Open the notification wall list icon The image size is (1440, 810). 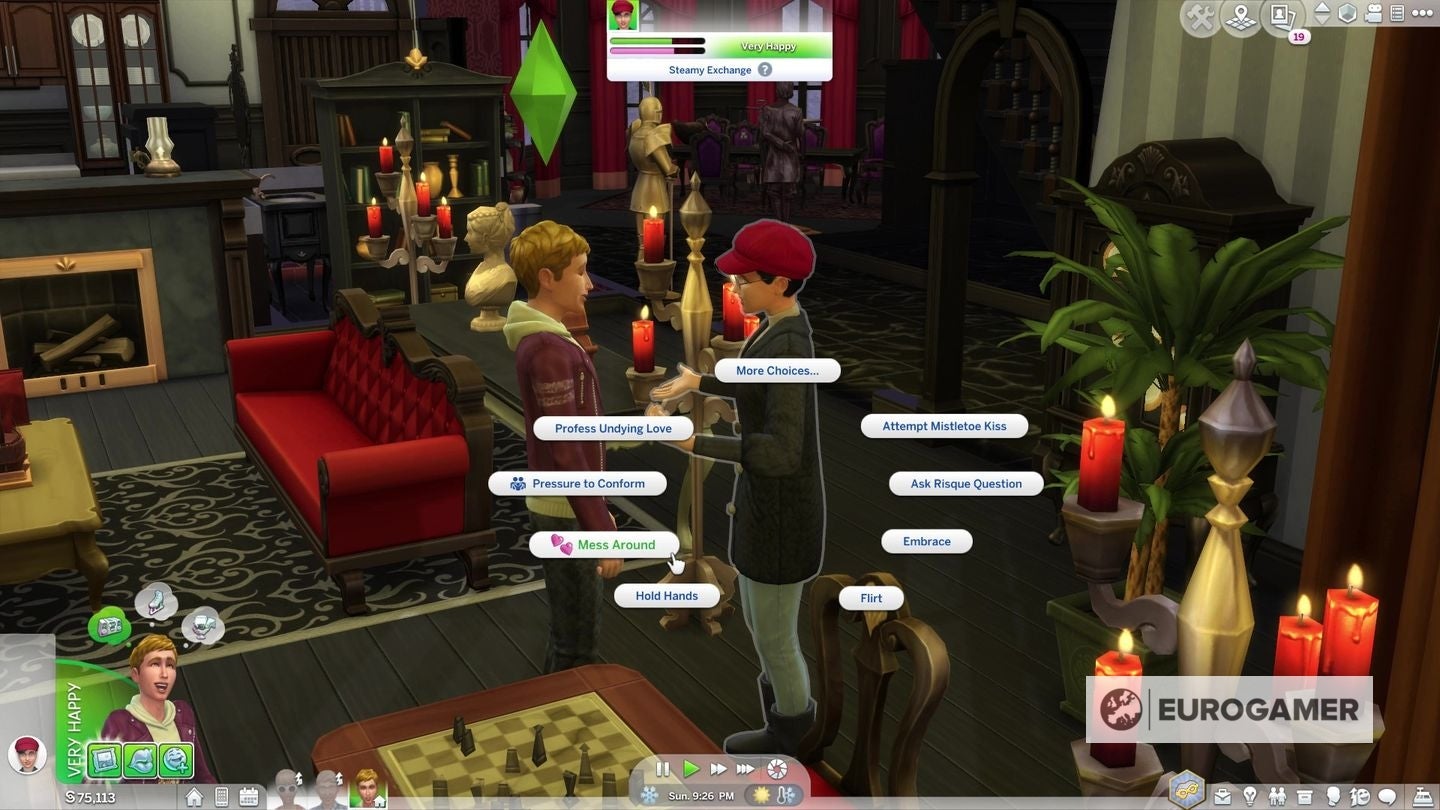(1397, 15)
